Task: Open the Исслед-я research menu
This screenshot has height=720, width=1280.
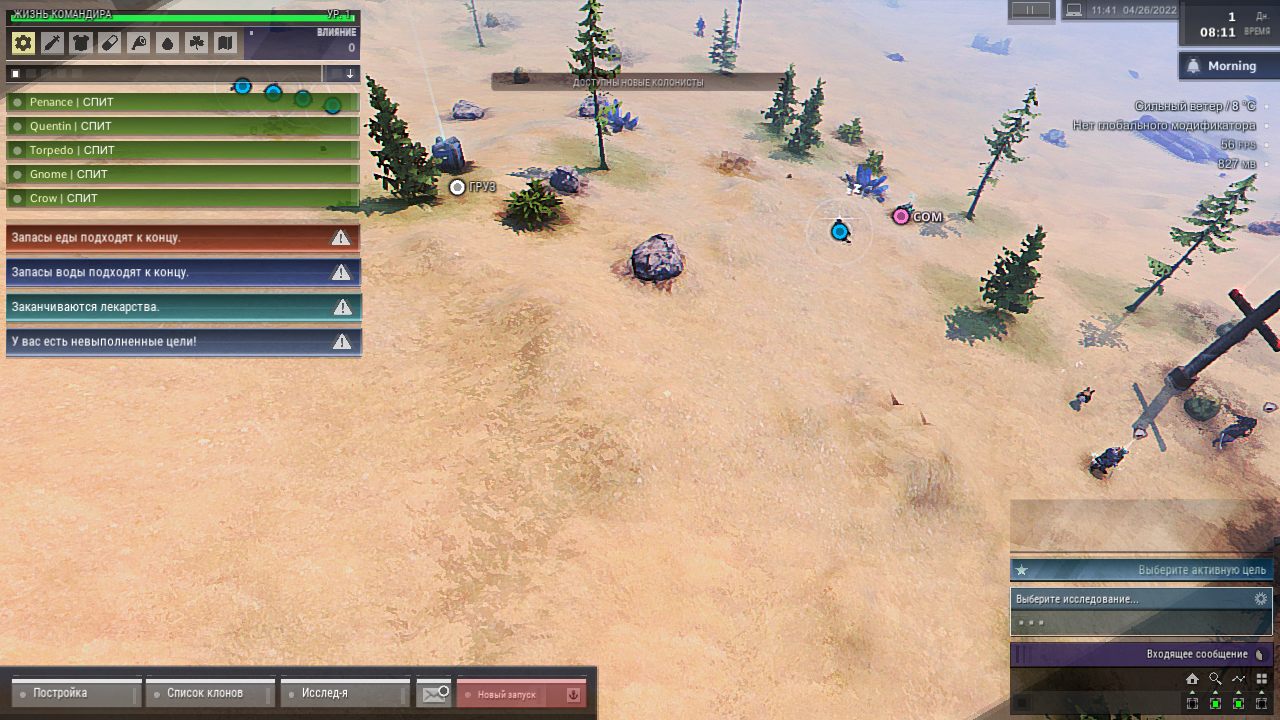Action: 345,693
